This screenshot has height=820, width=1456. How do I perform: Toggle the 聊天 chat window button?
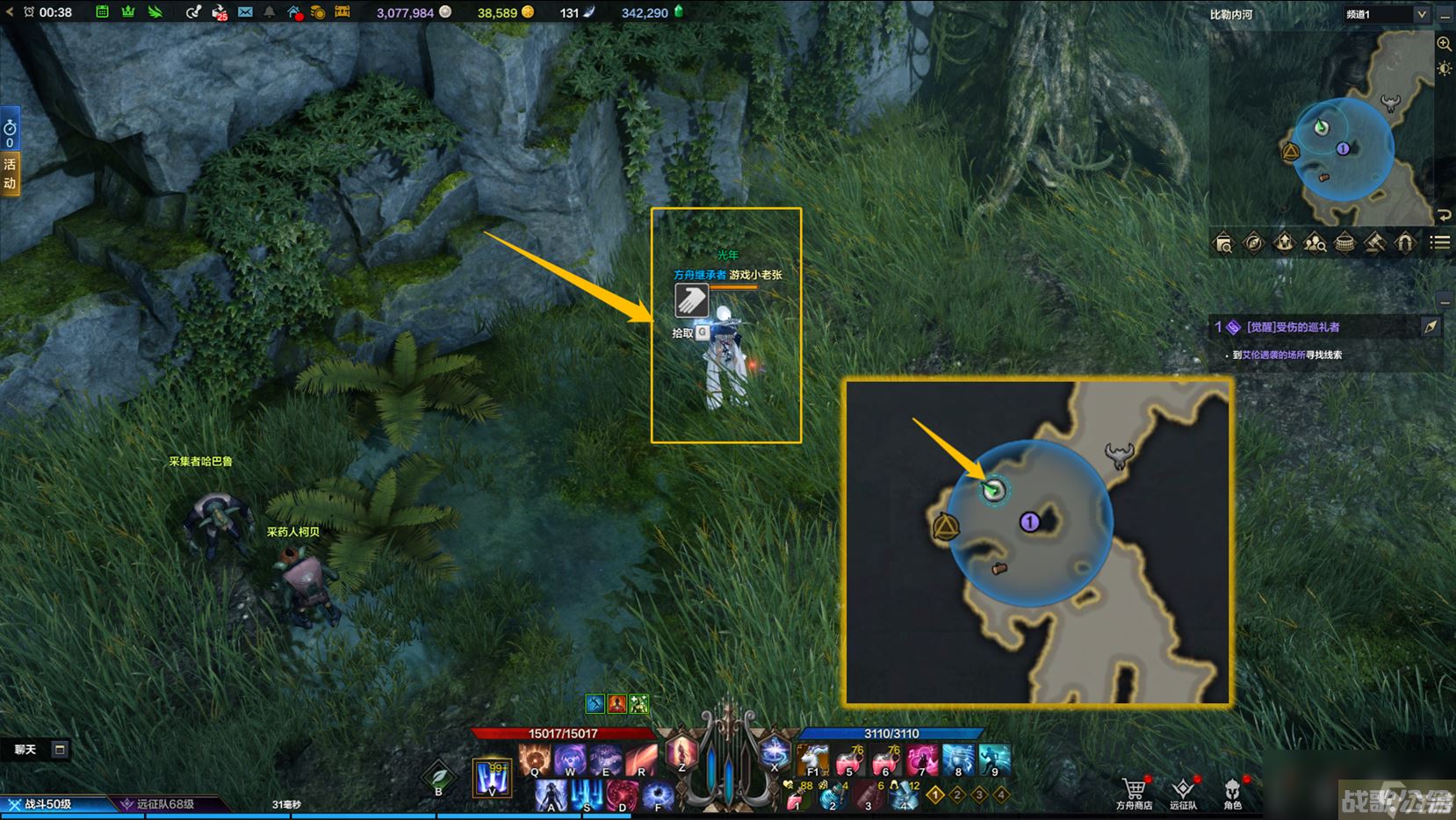coord(59,749)
